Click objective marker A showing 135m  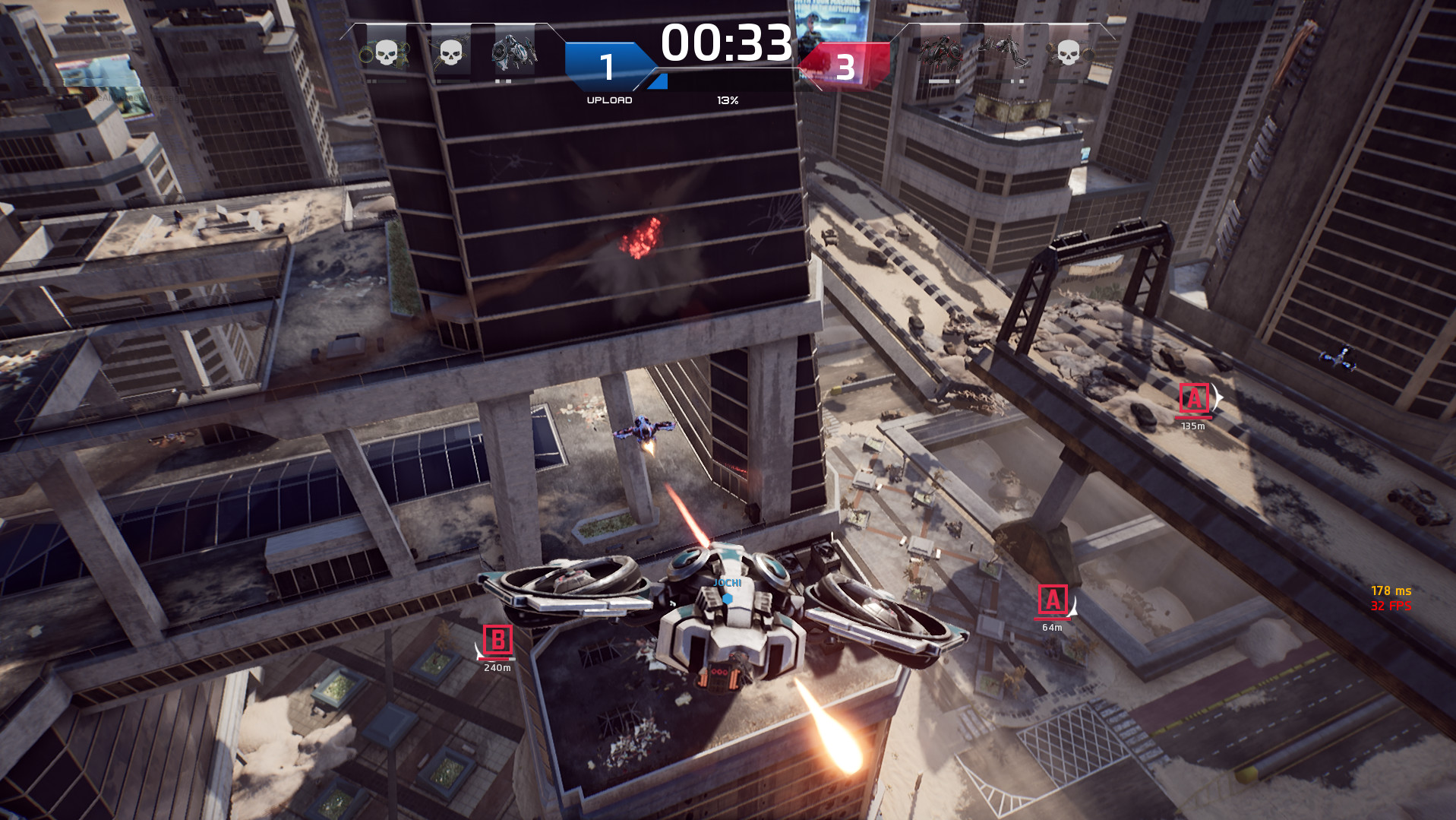click(1195, 397)
